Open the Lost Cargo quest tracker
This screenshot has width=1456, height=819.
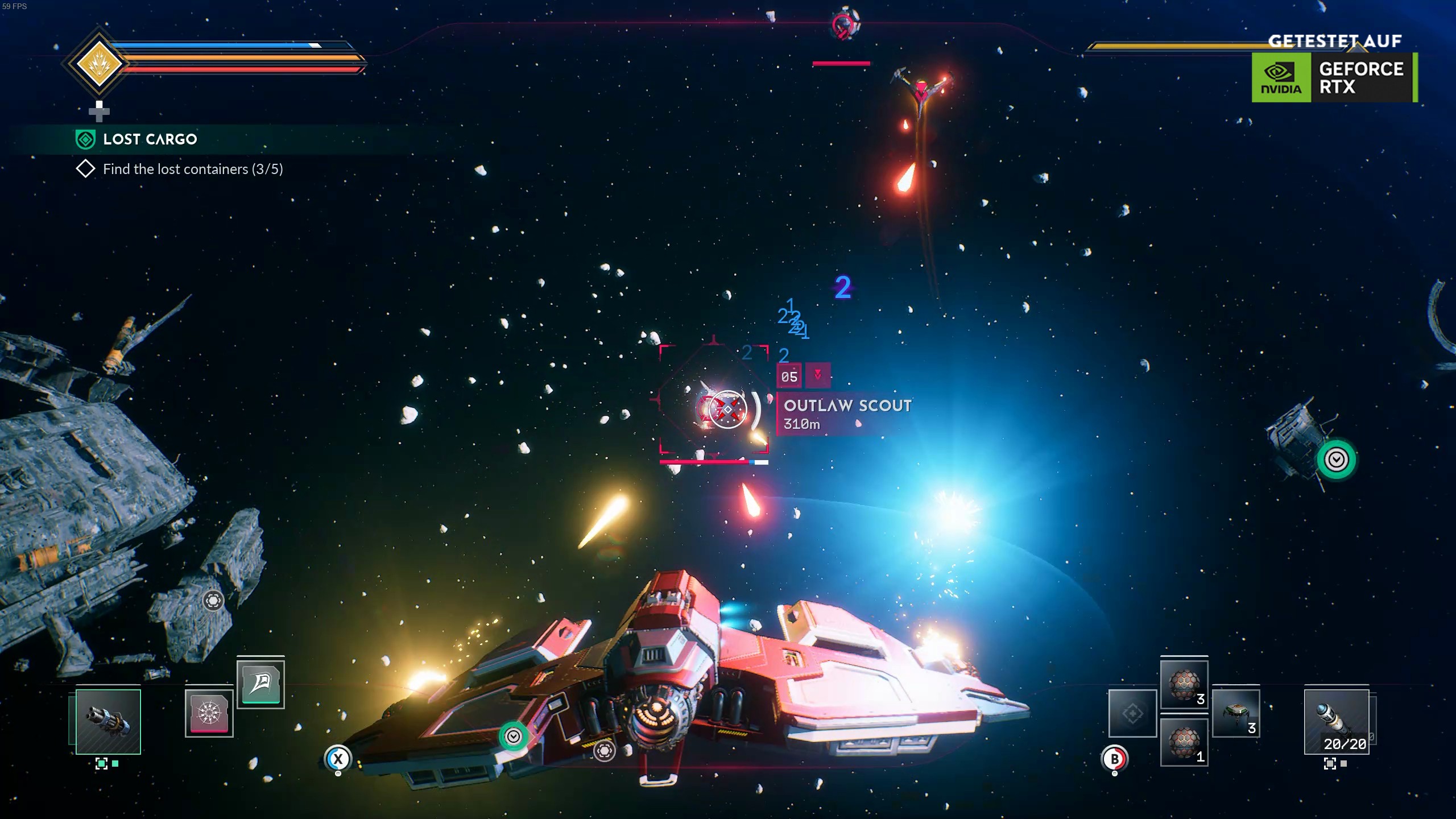click(150, 139)
